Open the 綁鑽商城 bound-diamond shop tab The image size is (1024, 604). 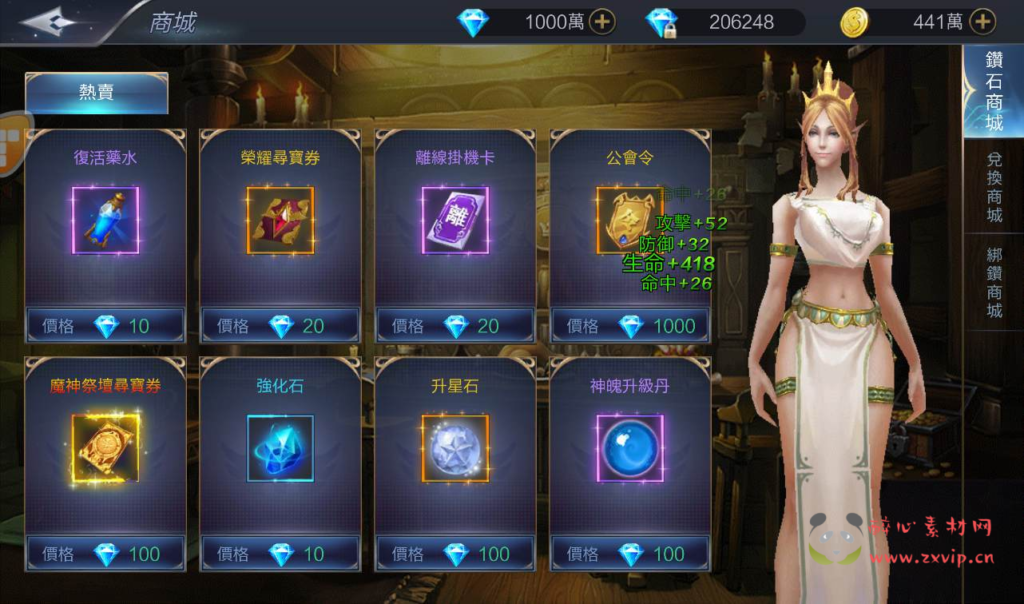click(x=993, y=282)
